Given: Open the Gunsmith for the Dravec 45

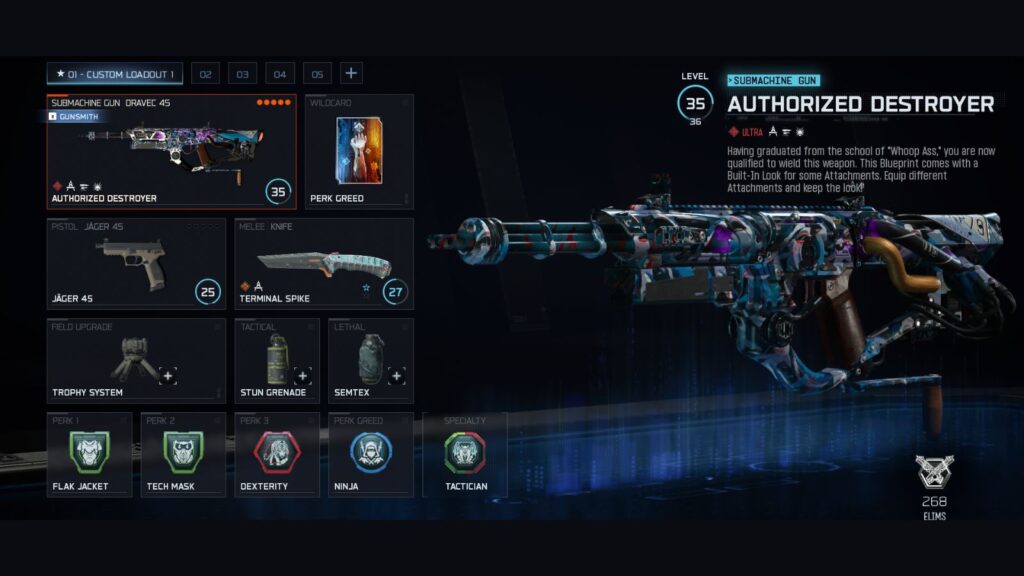Looking at the screenshot, I should tap(75, 117).
